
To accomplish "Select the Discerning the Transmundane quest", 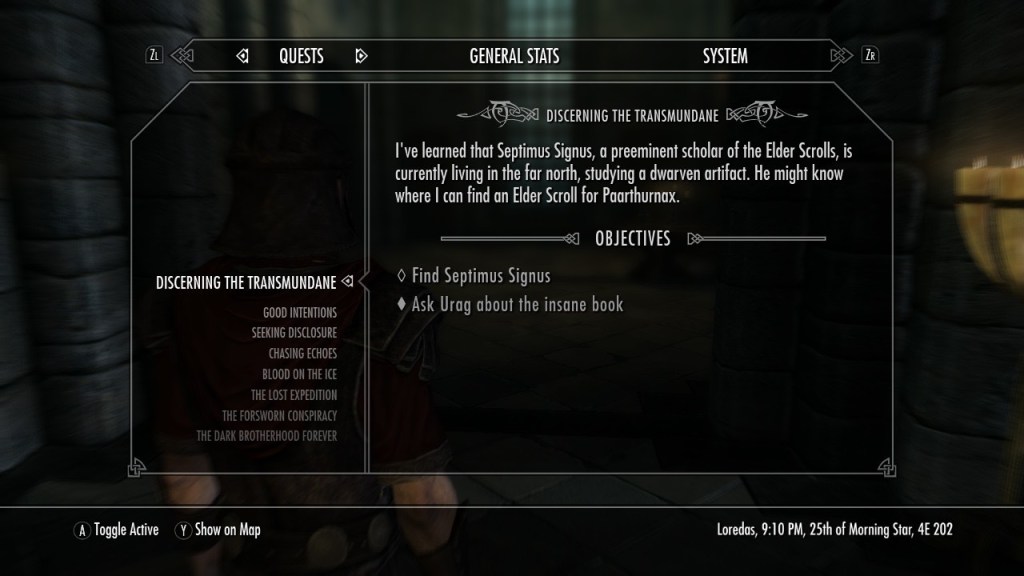I will pos(246,283).
